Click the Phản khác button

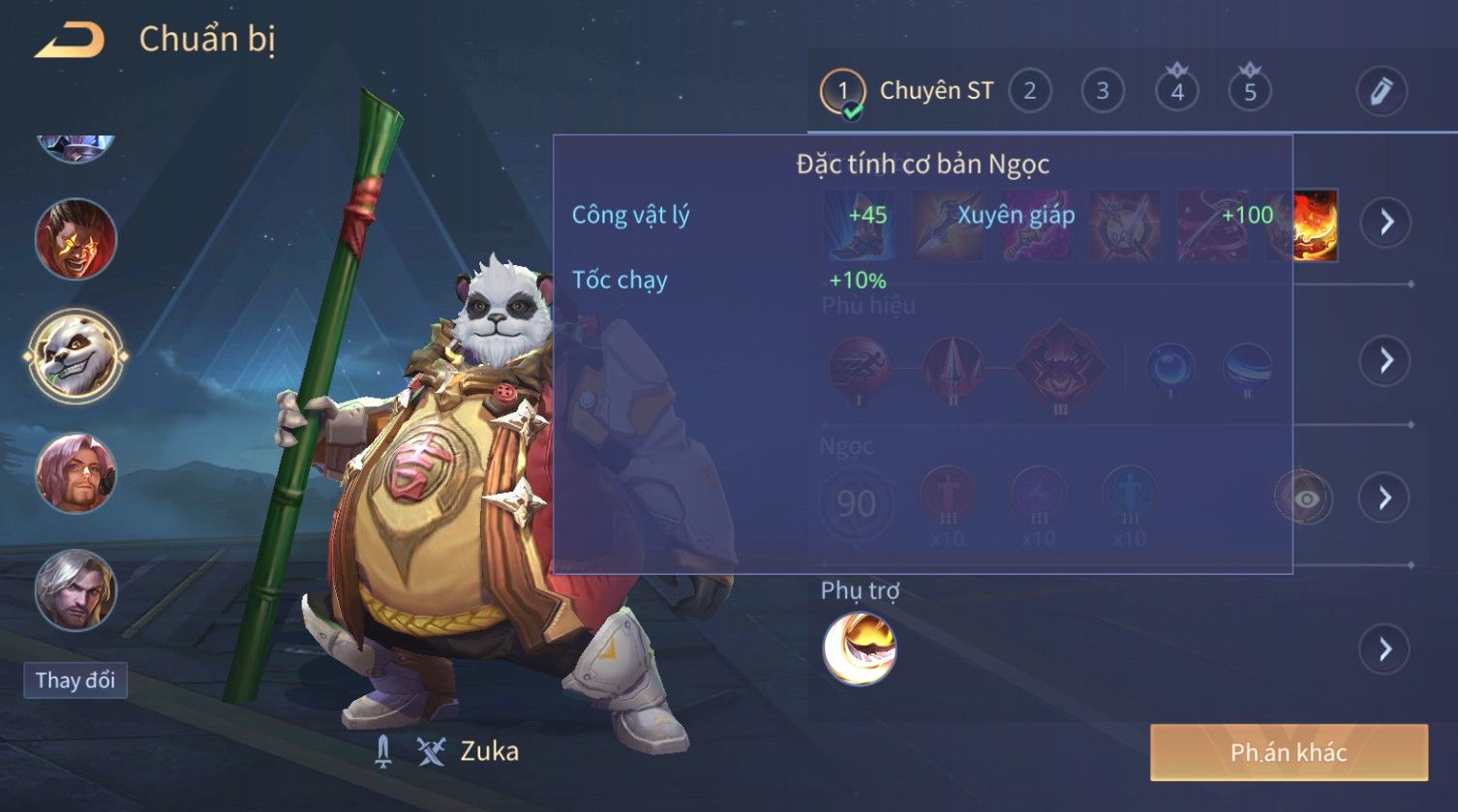pos(1288,752)
